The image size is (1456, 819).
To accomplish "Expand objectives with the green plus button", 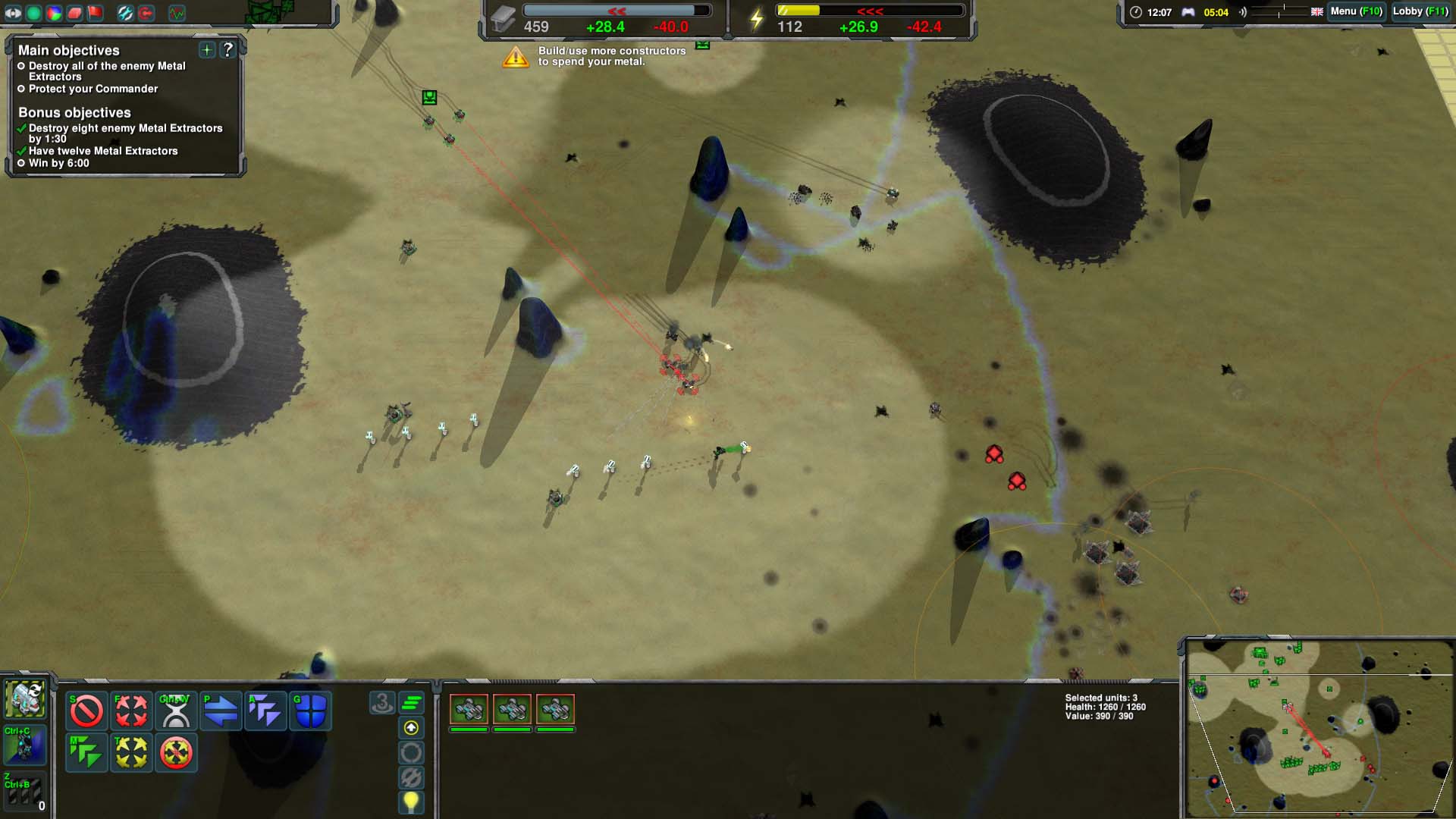I will click(x=206, y=50).
